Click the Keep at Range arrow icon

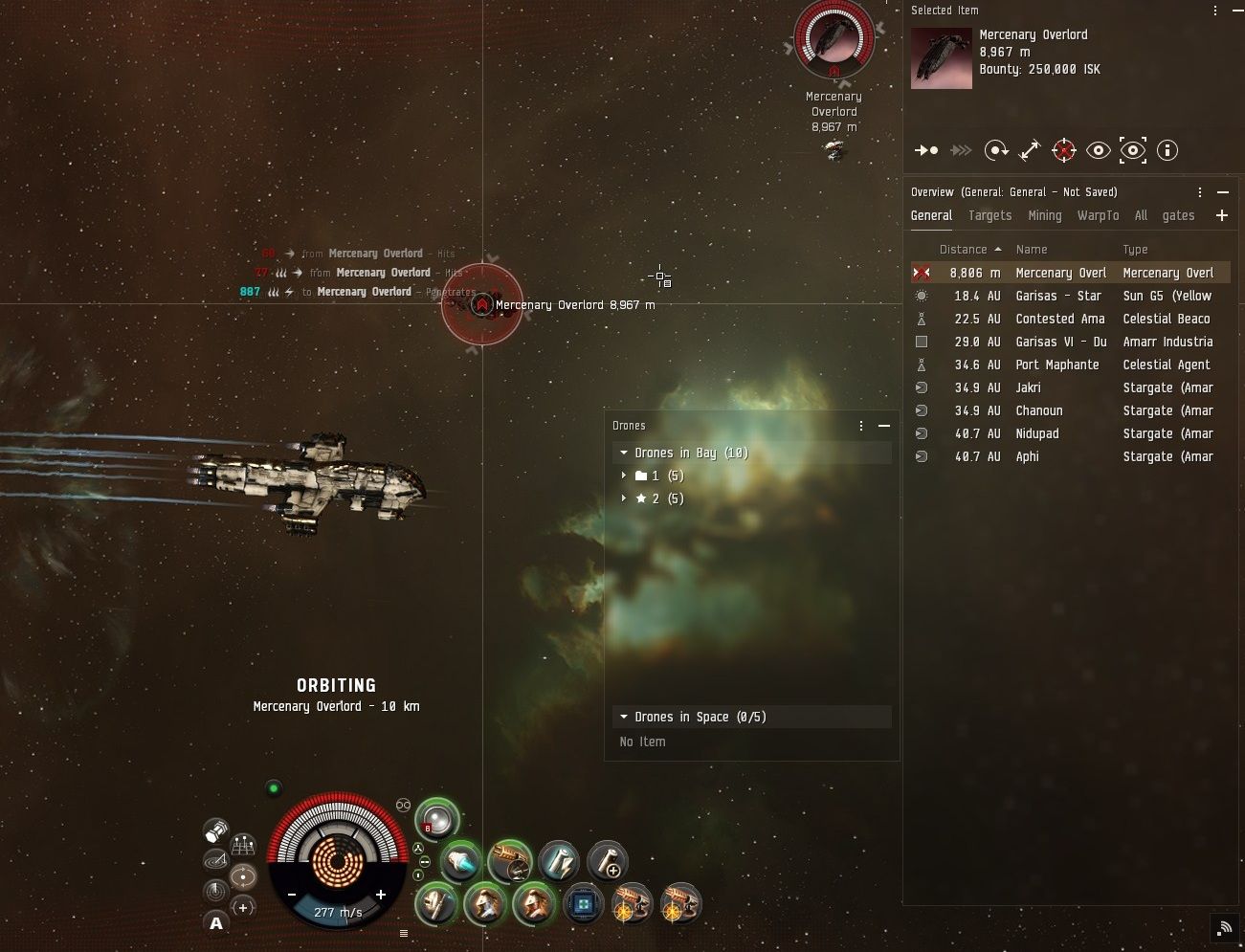pos(1030,150)
